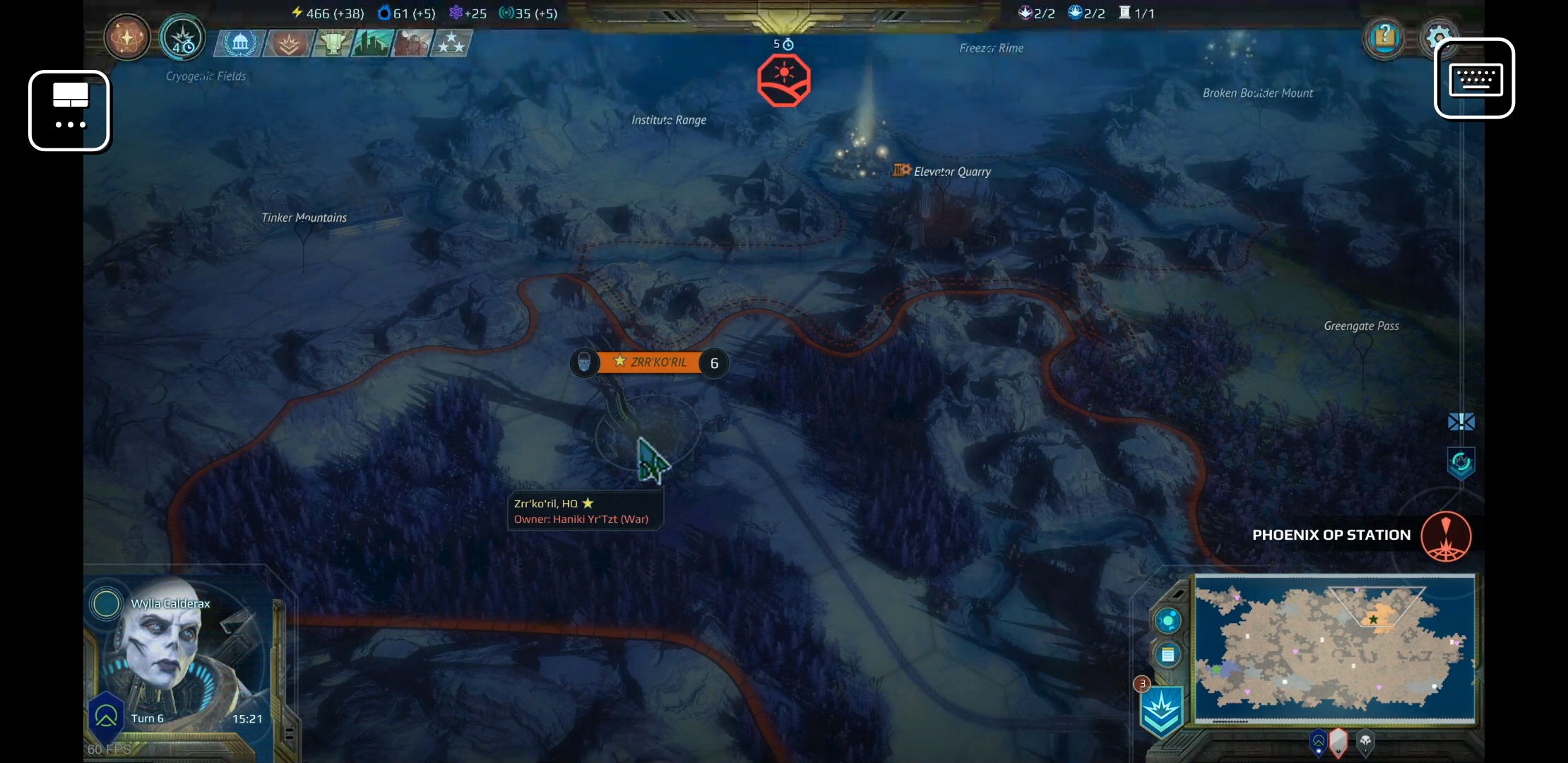Expand the streaming overlay ellipsis menu

pos(69,111)
